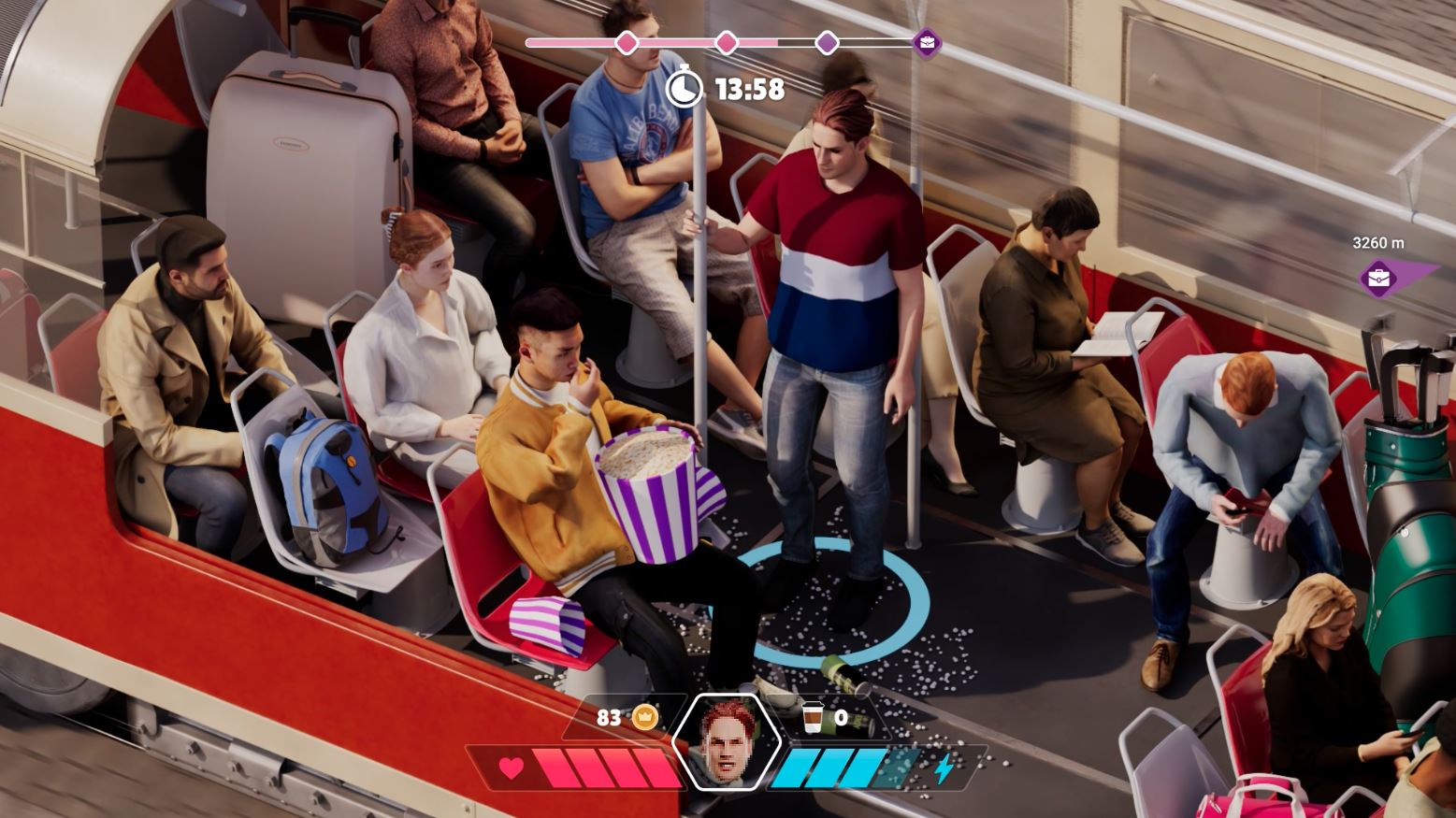Click the white heart health icon

tap(511, 768)
